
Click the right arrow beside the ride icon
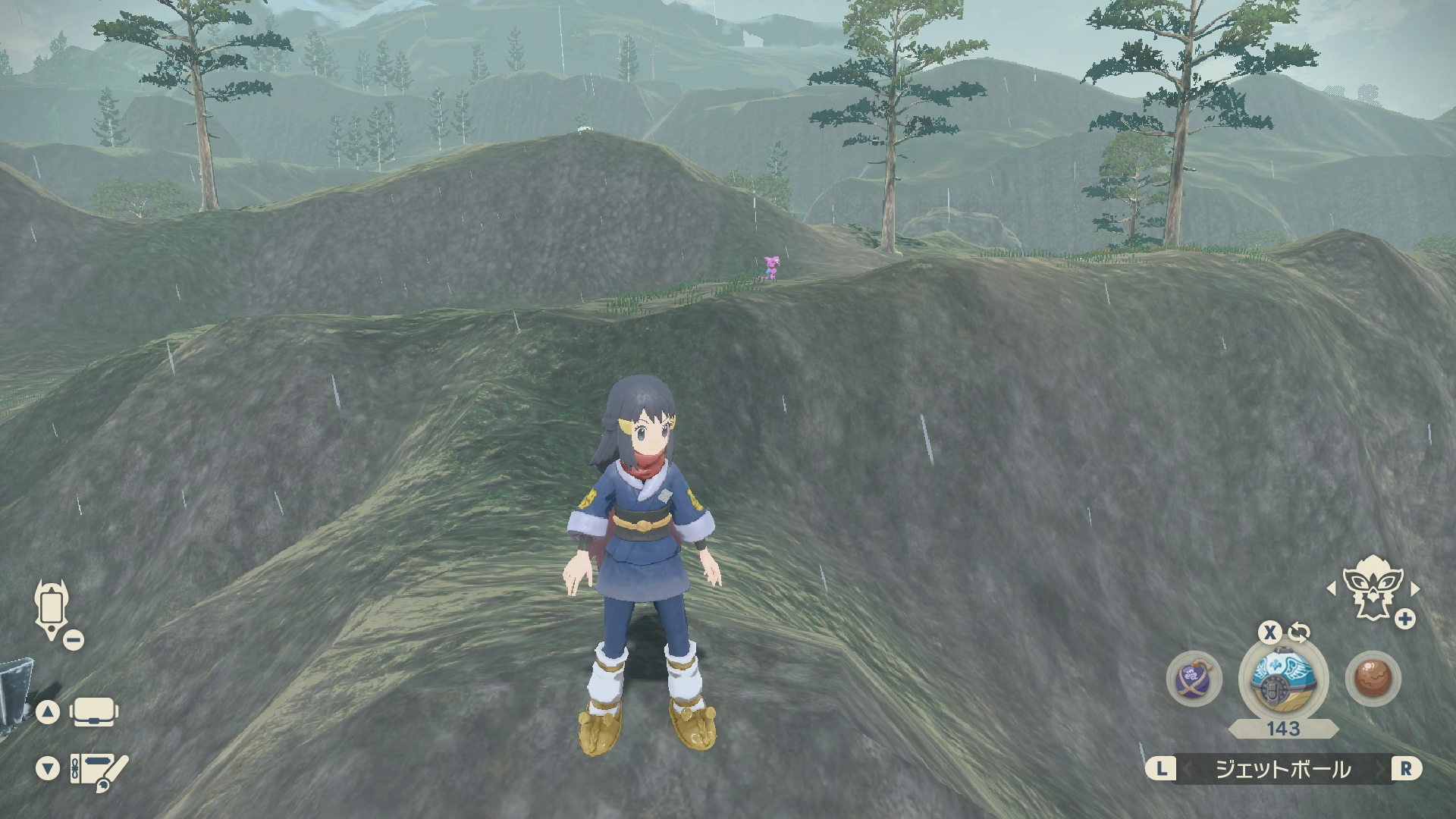[x=1414, y=588]
